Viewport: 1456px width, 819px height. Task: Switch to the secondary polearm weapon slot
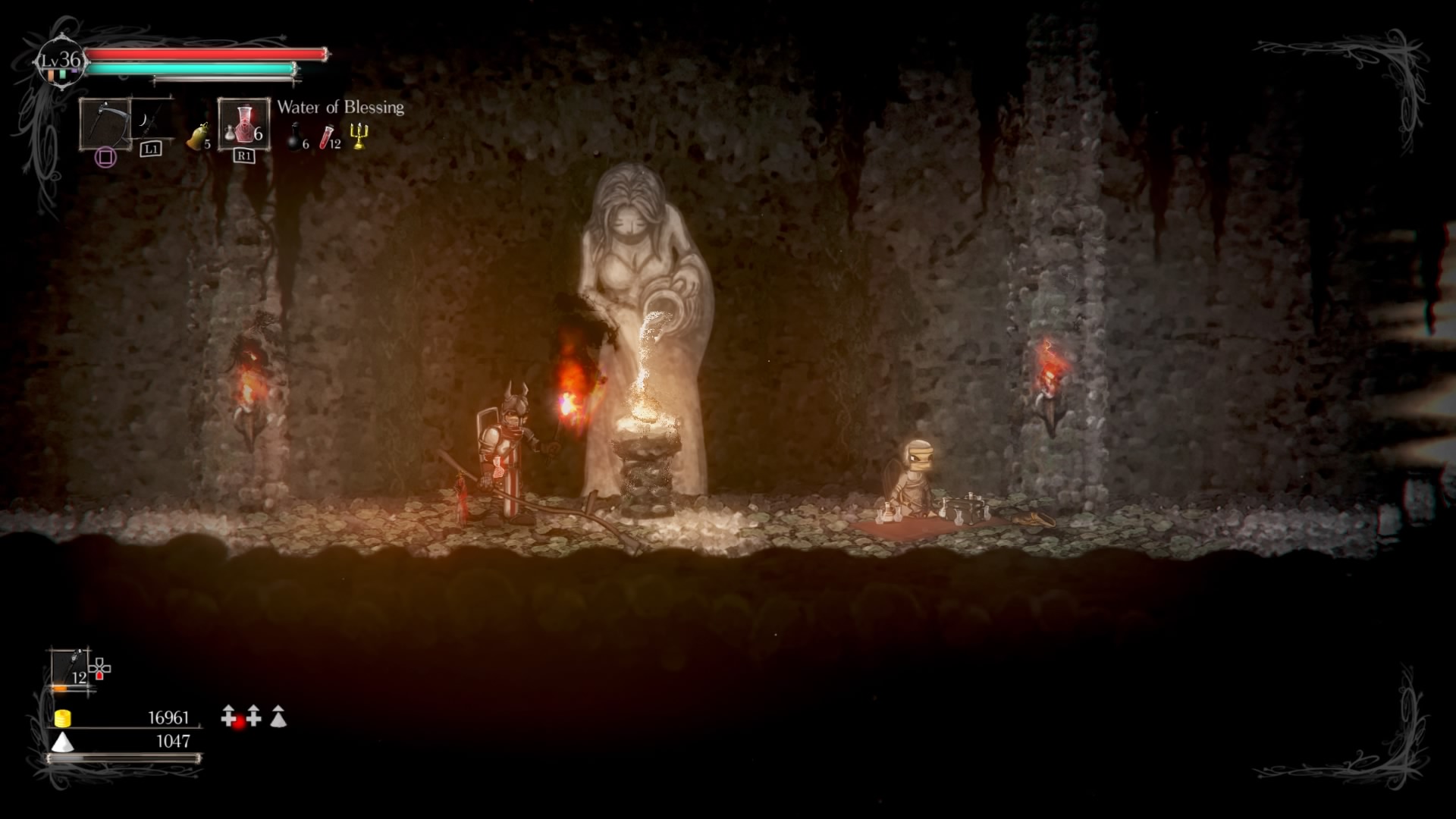pos(149,120)
